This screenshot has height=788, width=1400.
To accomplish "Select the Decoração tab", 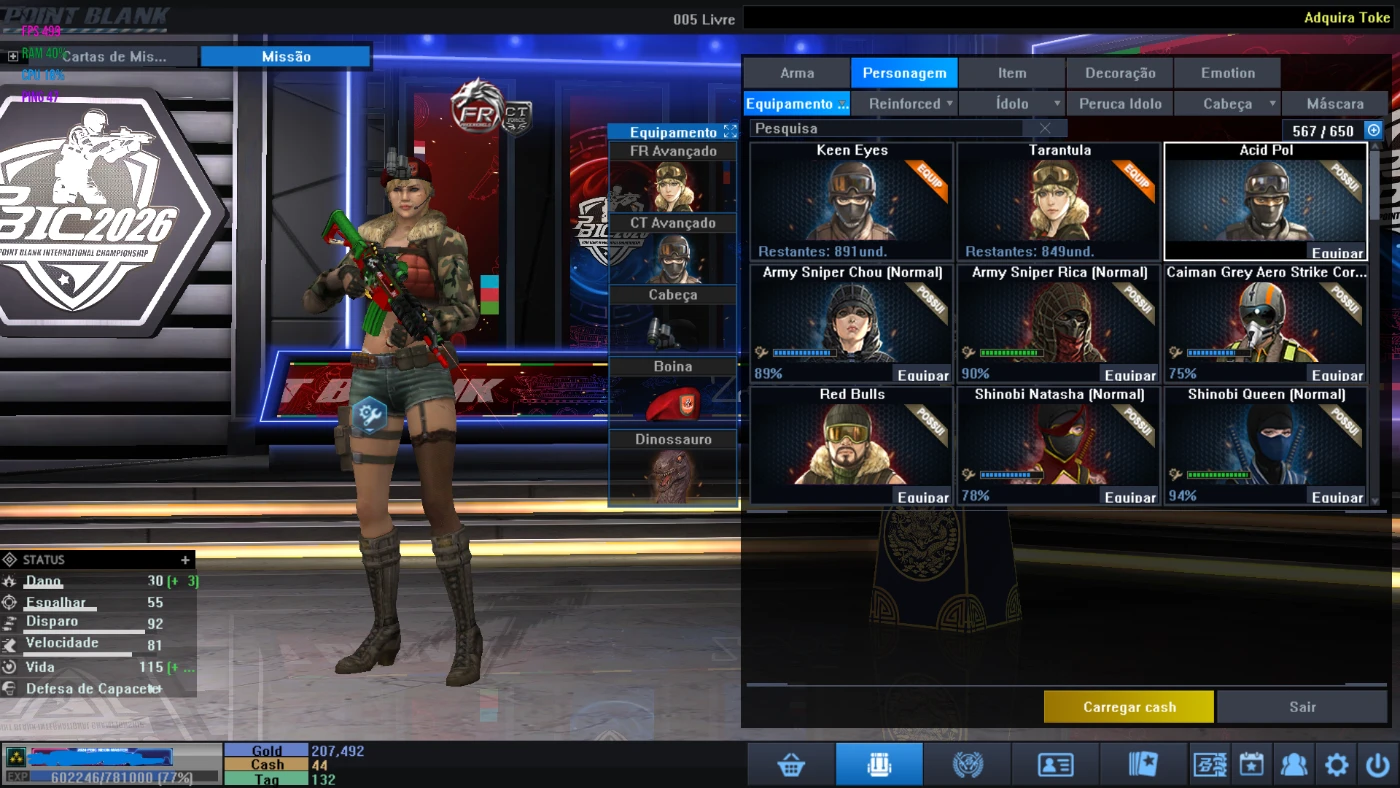I will pyautogui.click(x=1120, y=73).
